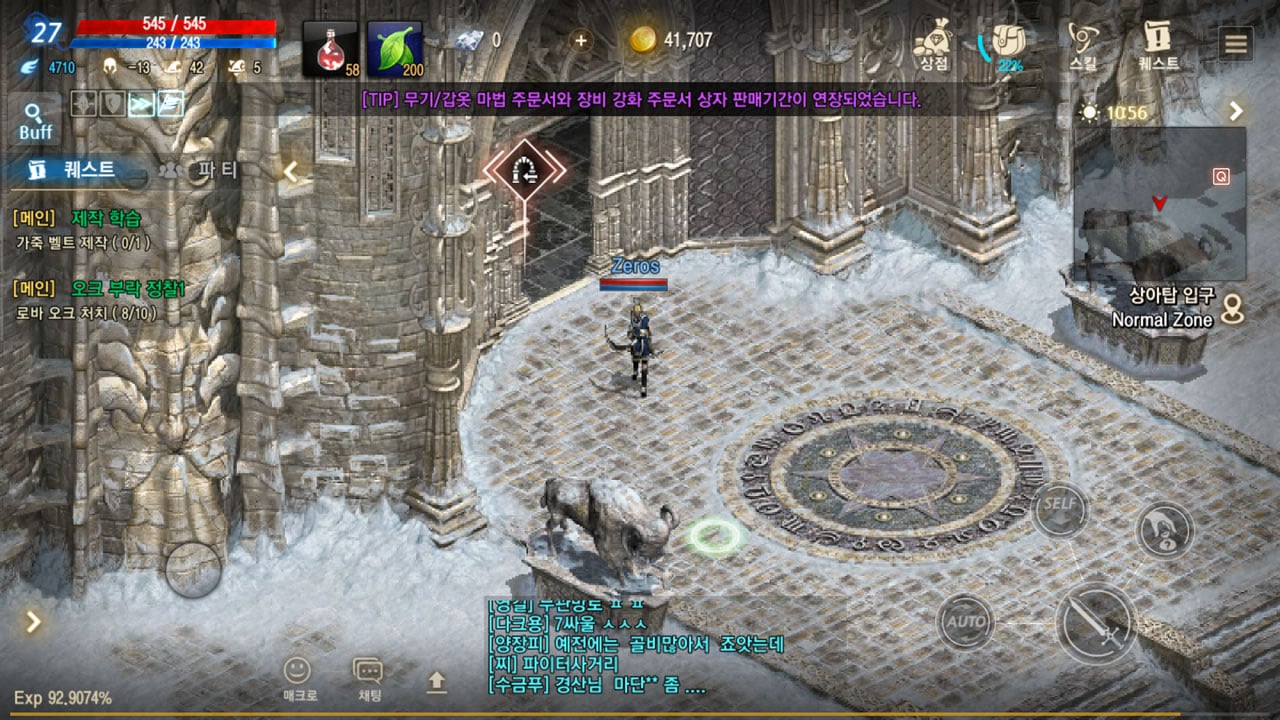Collapse the quest panel with left arrow
The height and width of the screenshot is (720, 1280).
(291, 171)
